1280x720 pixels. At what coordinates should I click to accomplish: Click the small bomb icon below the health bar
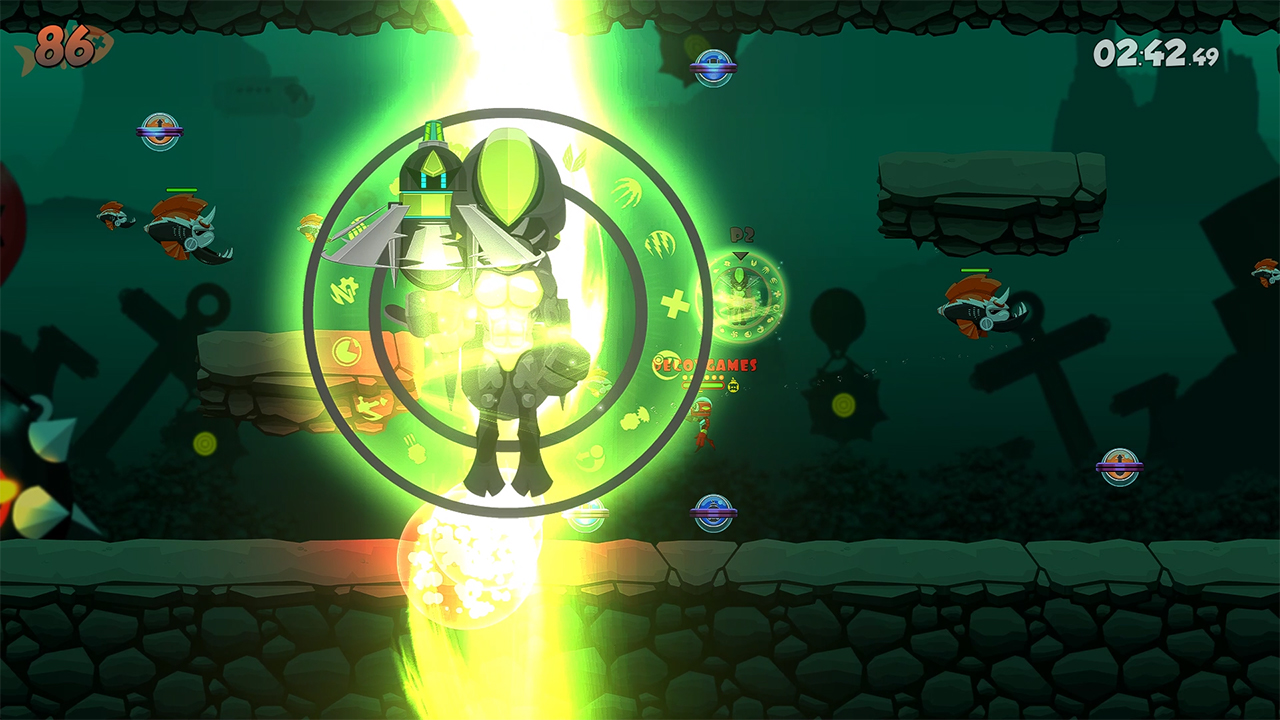click(x=734, y=385)
